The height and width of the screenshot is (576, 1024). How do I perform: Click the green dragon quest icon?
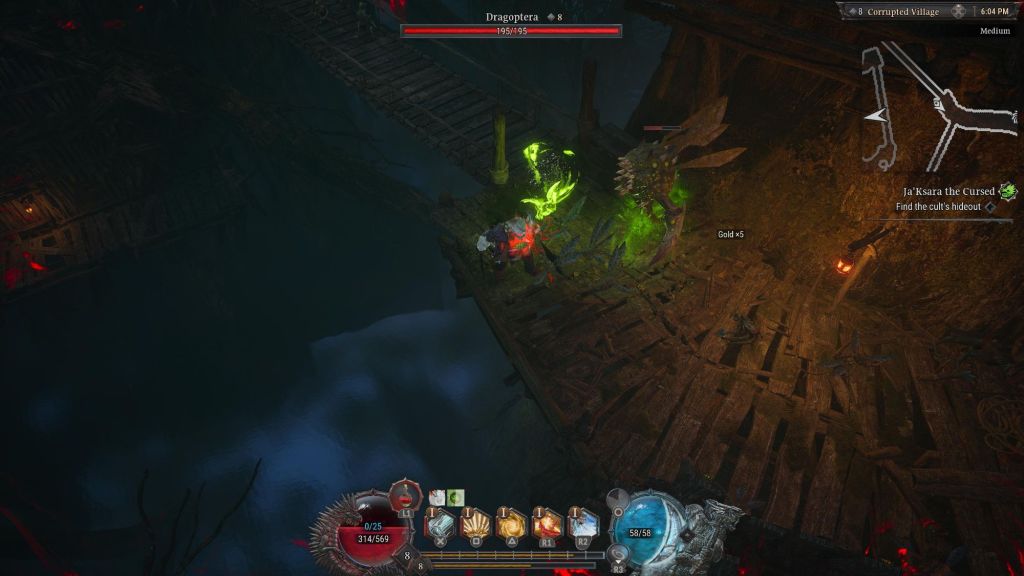click(x=1008, y=191)
